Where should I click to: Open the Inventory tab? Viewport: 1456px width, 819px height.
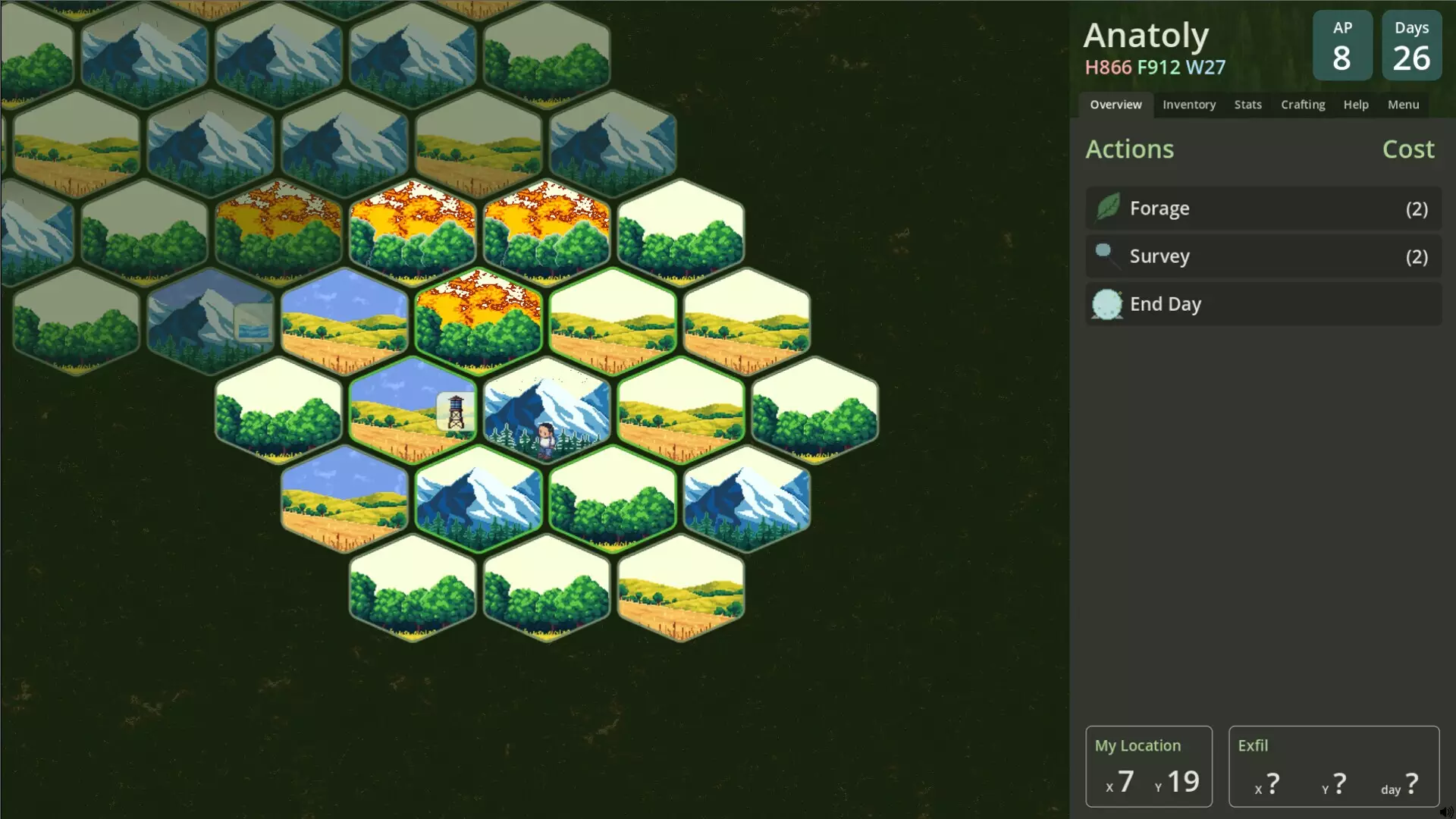[x=1188, y=105]
